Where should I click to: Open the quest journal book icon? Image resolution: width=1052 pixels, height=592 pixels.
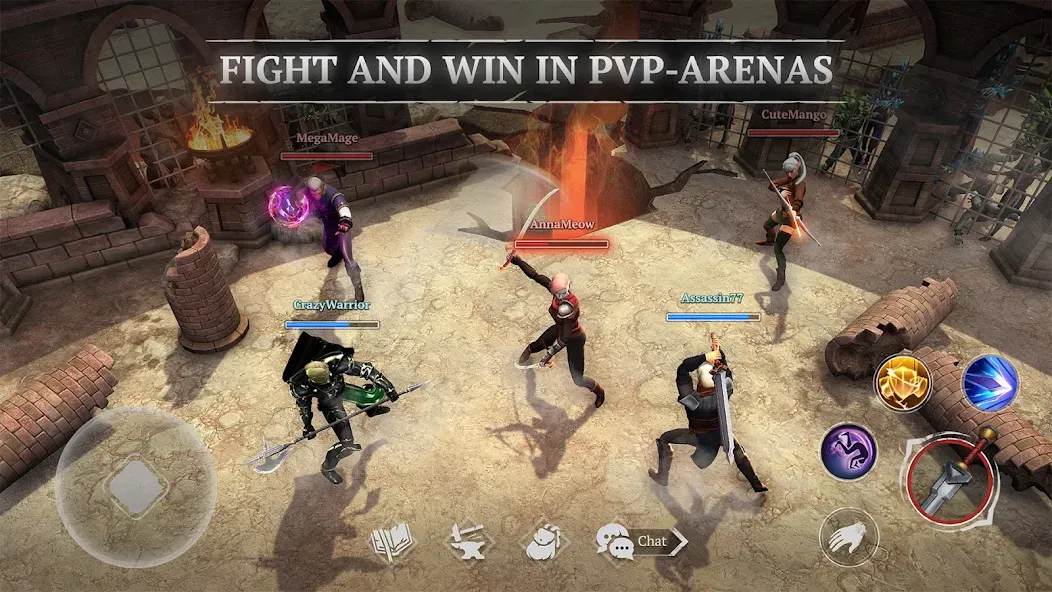point(391,543)
